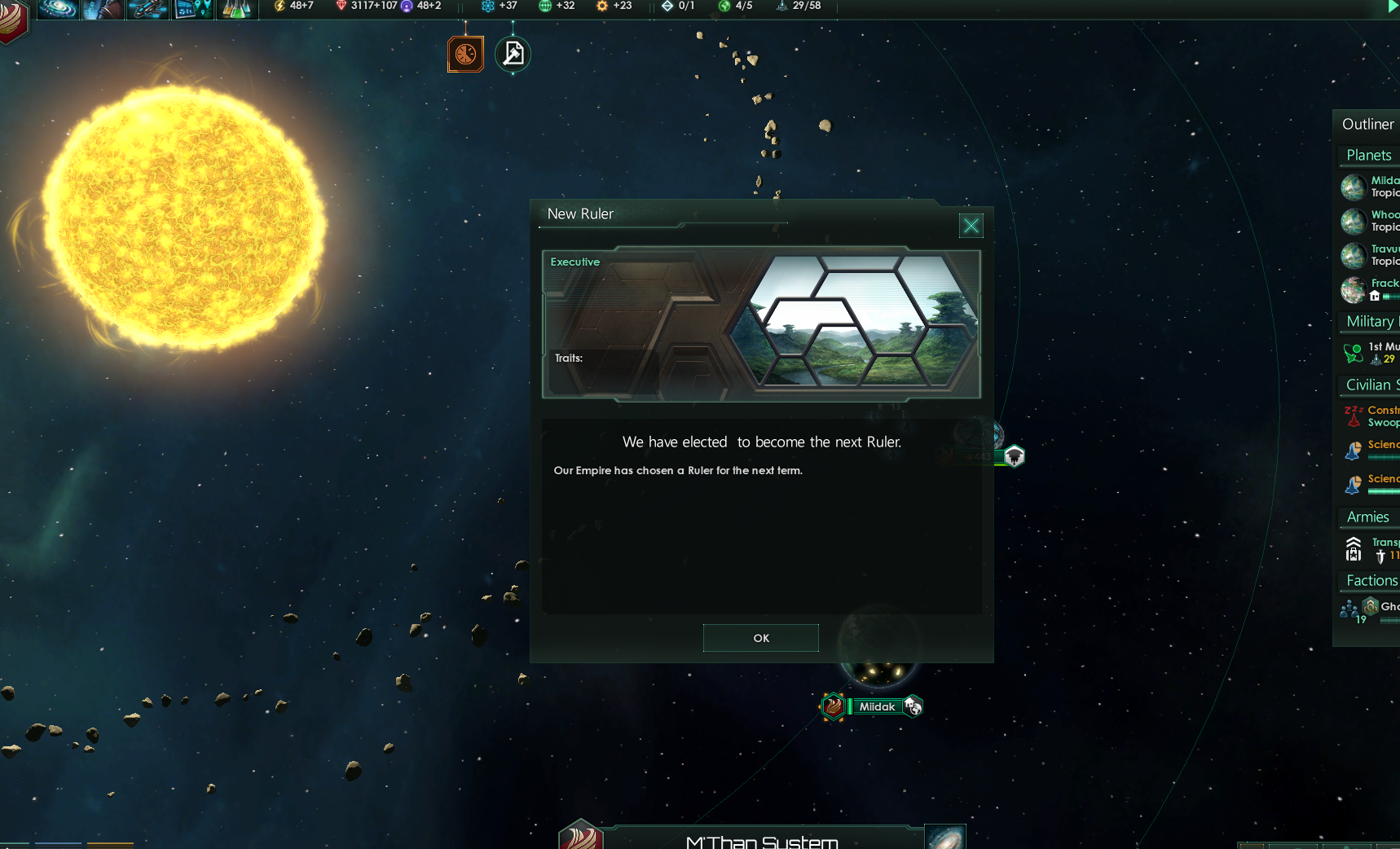The width and height of the screenshot is (1400, 849).
Task: Open the technology view with the flasks icon
Action: tap(237, 9)
